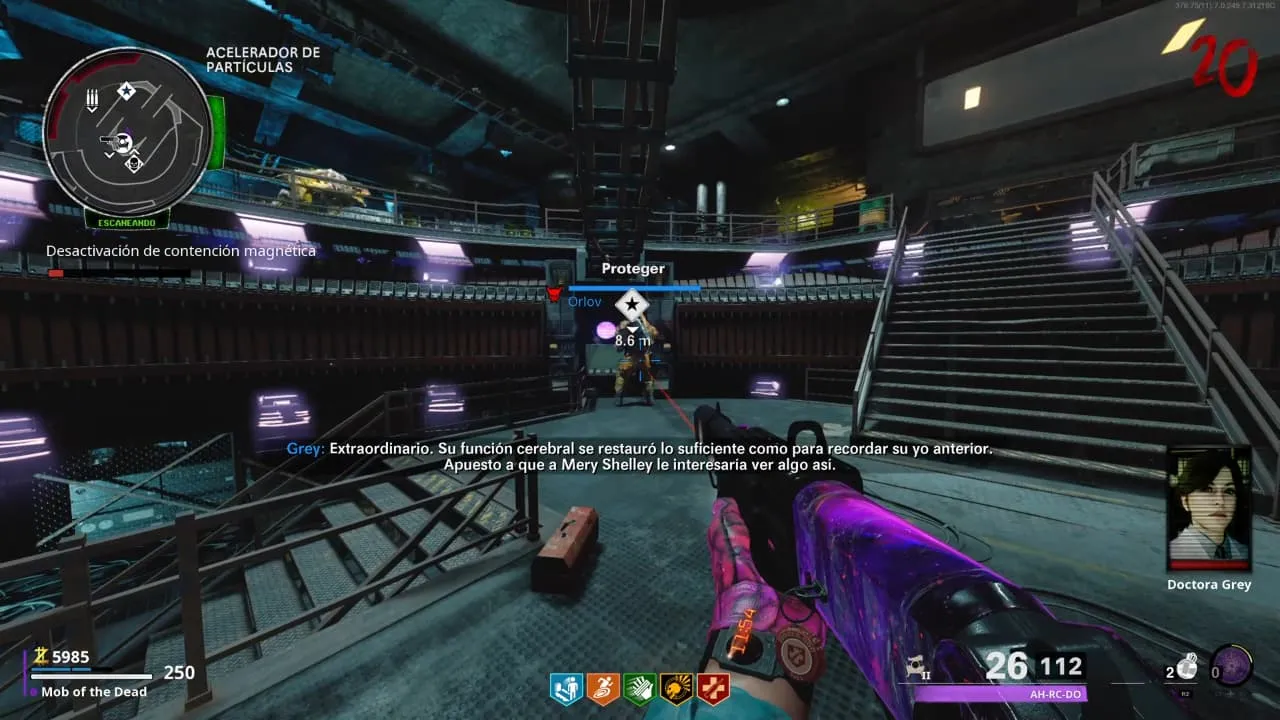Click the Proteger star waypoint marker
The width and height of the screenshot is (1280, 720).
click(632, 305)
